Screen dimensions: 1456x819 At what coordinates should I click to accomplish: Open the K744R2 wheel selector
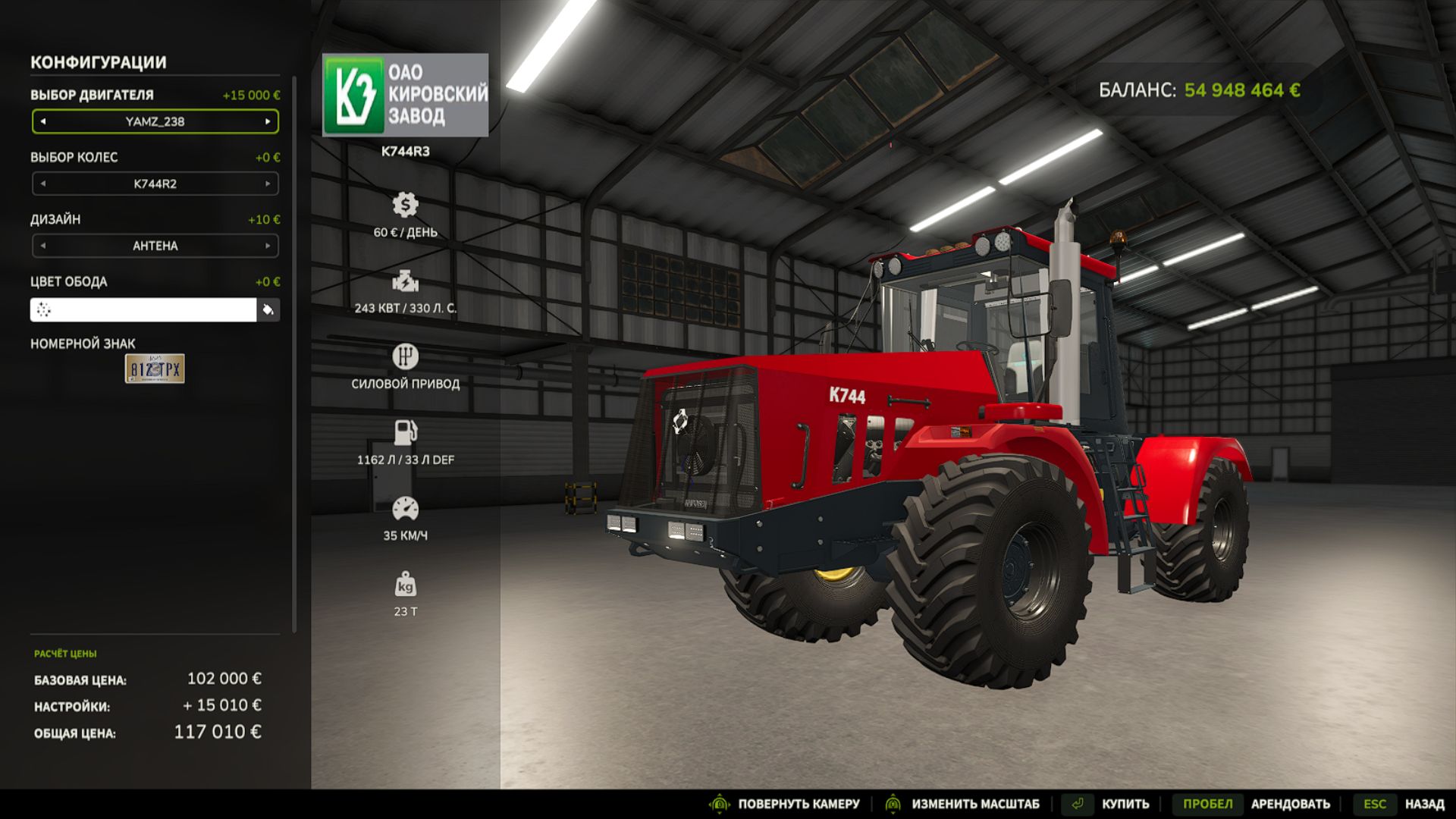155,184
